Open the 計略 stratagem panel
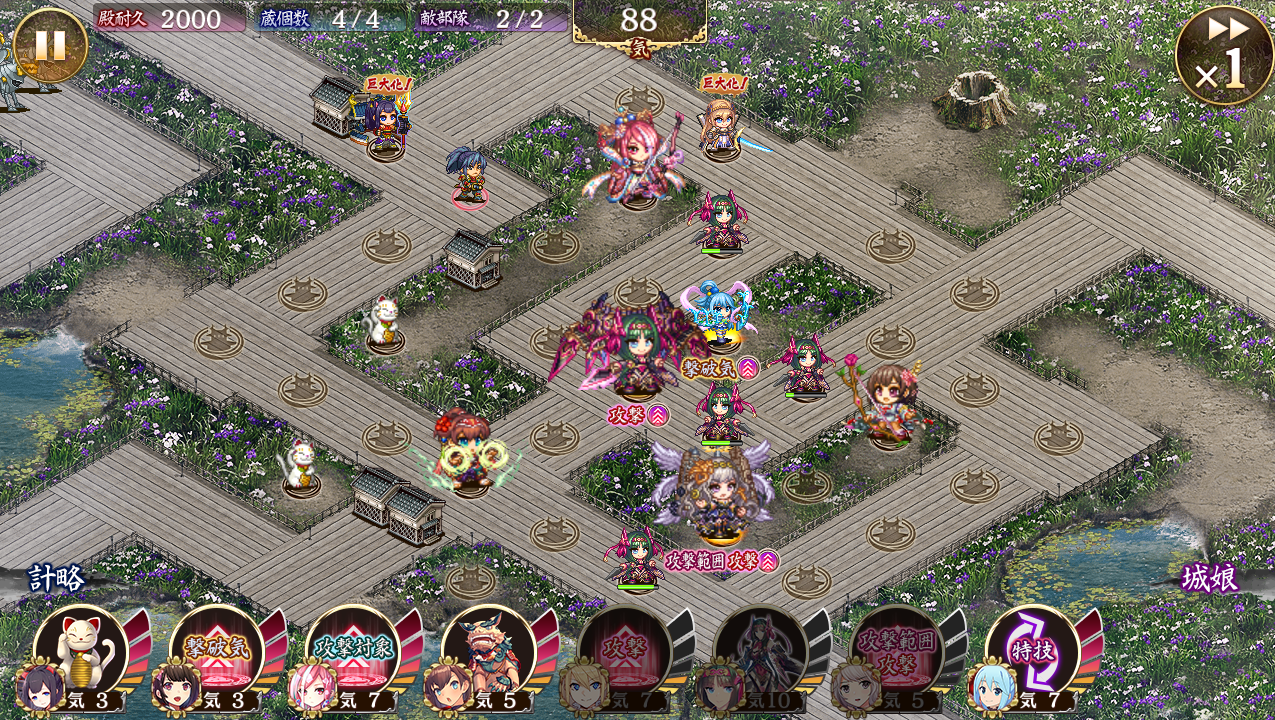 [x=57, y=578]
